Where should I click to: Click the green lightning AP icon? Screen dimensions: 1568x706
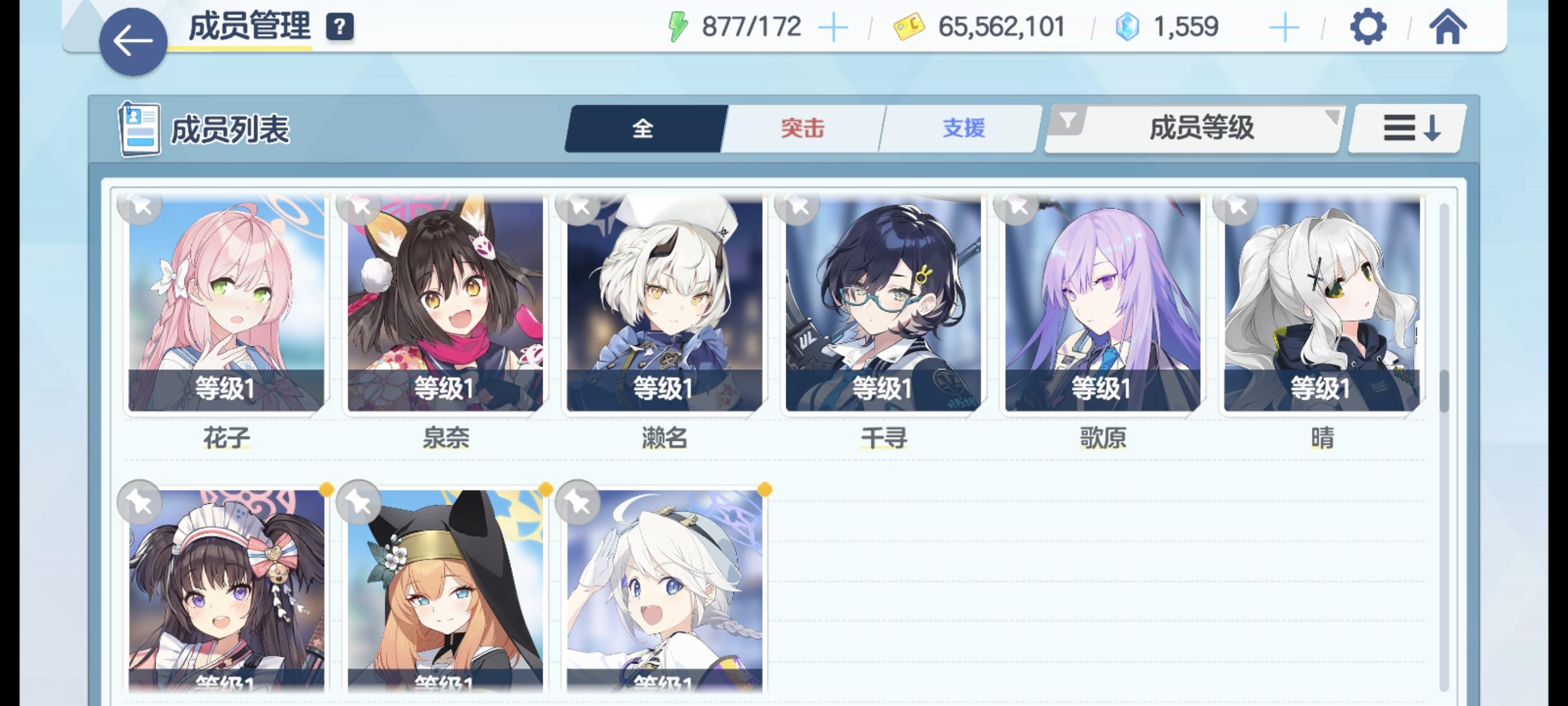[678, 26]
